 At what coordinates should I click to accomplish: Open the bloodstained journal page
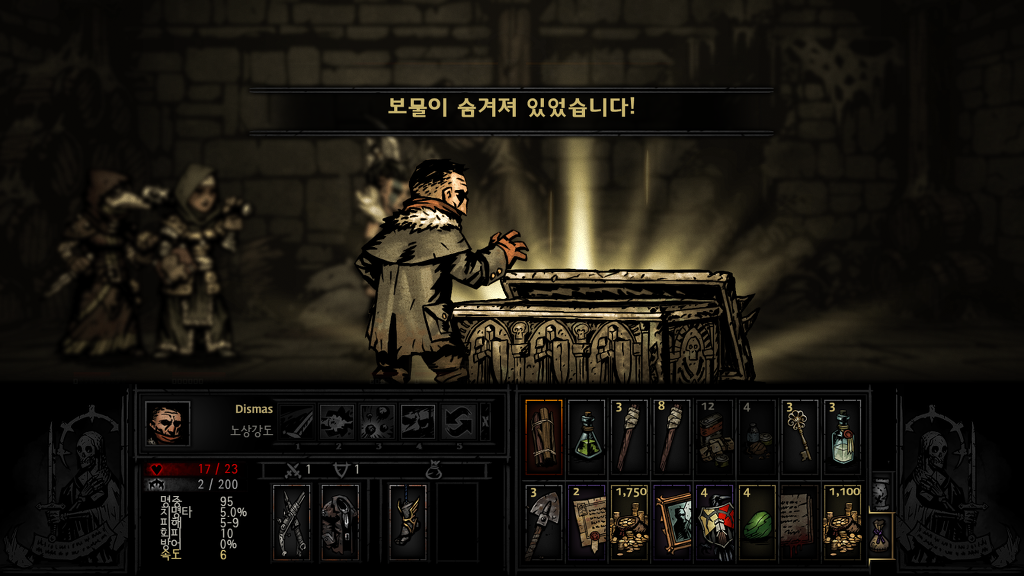coord(799,521)
